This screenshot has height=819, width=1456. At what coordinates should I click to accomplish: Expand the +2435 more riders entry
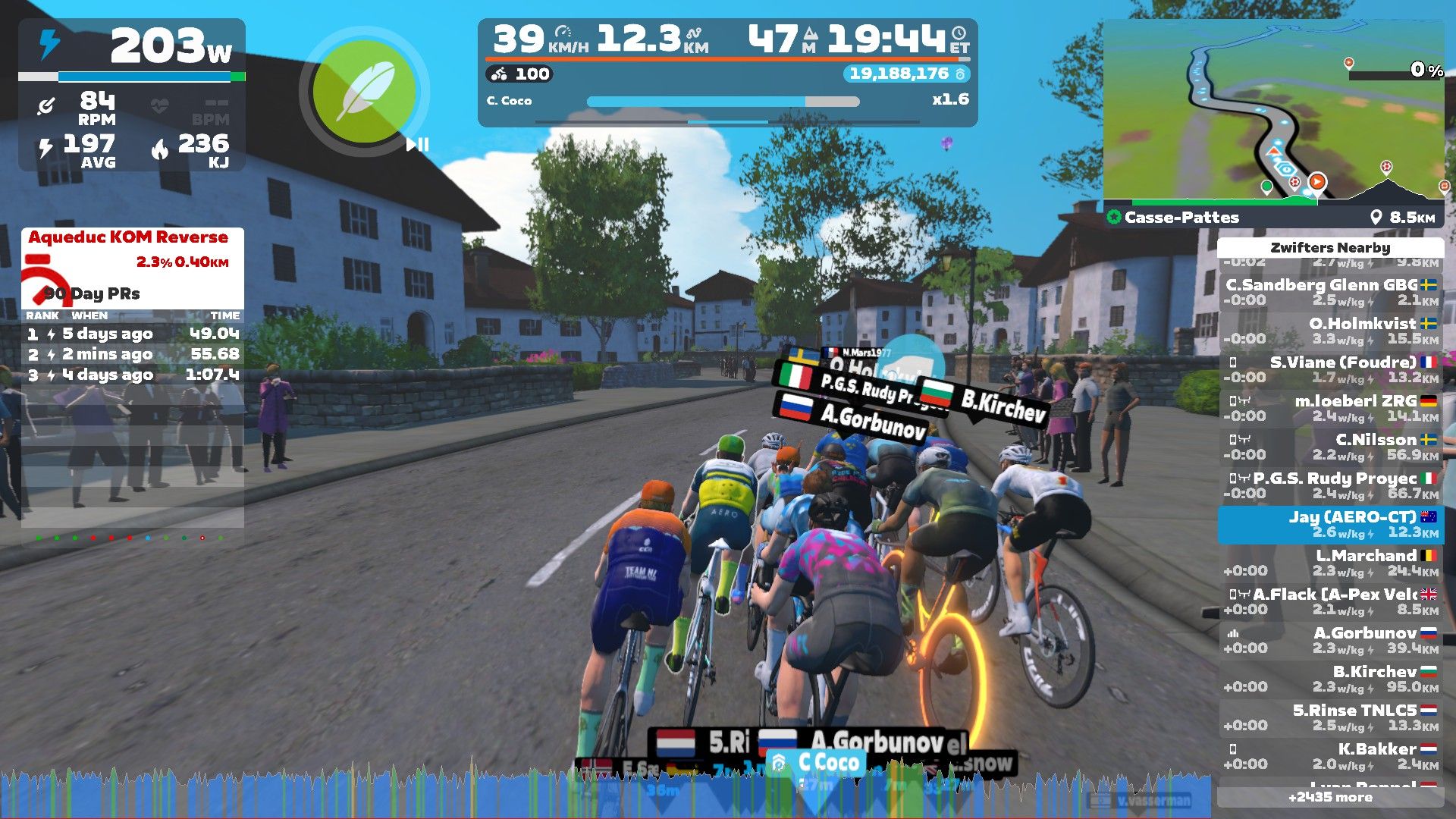pyautogui.click(x=1330, y=797)
